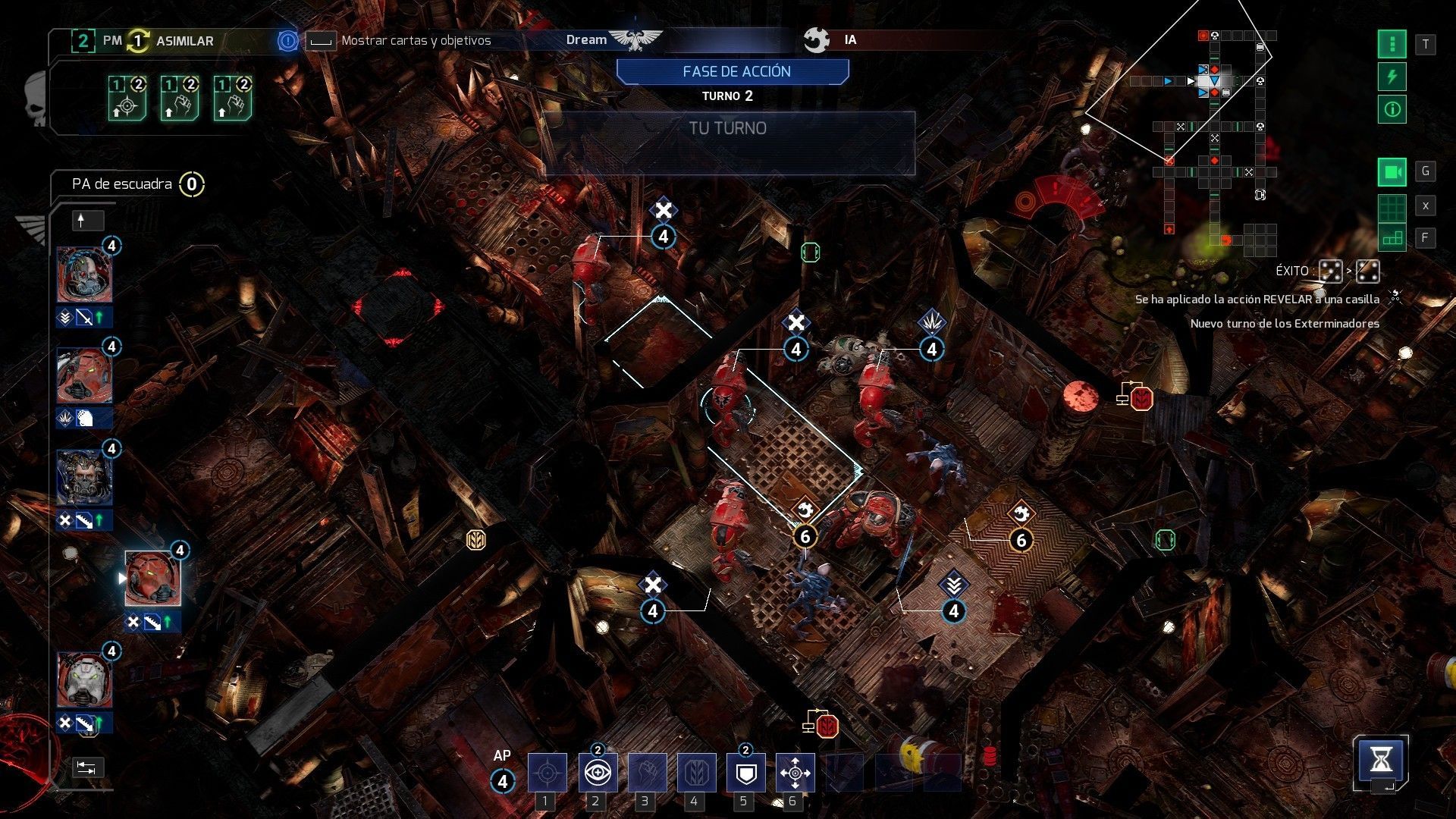Open the three-dot options menu
The height and width of the screenshot is (819, 1456).
1392,45
